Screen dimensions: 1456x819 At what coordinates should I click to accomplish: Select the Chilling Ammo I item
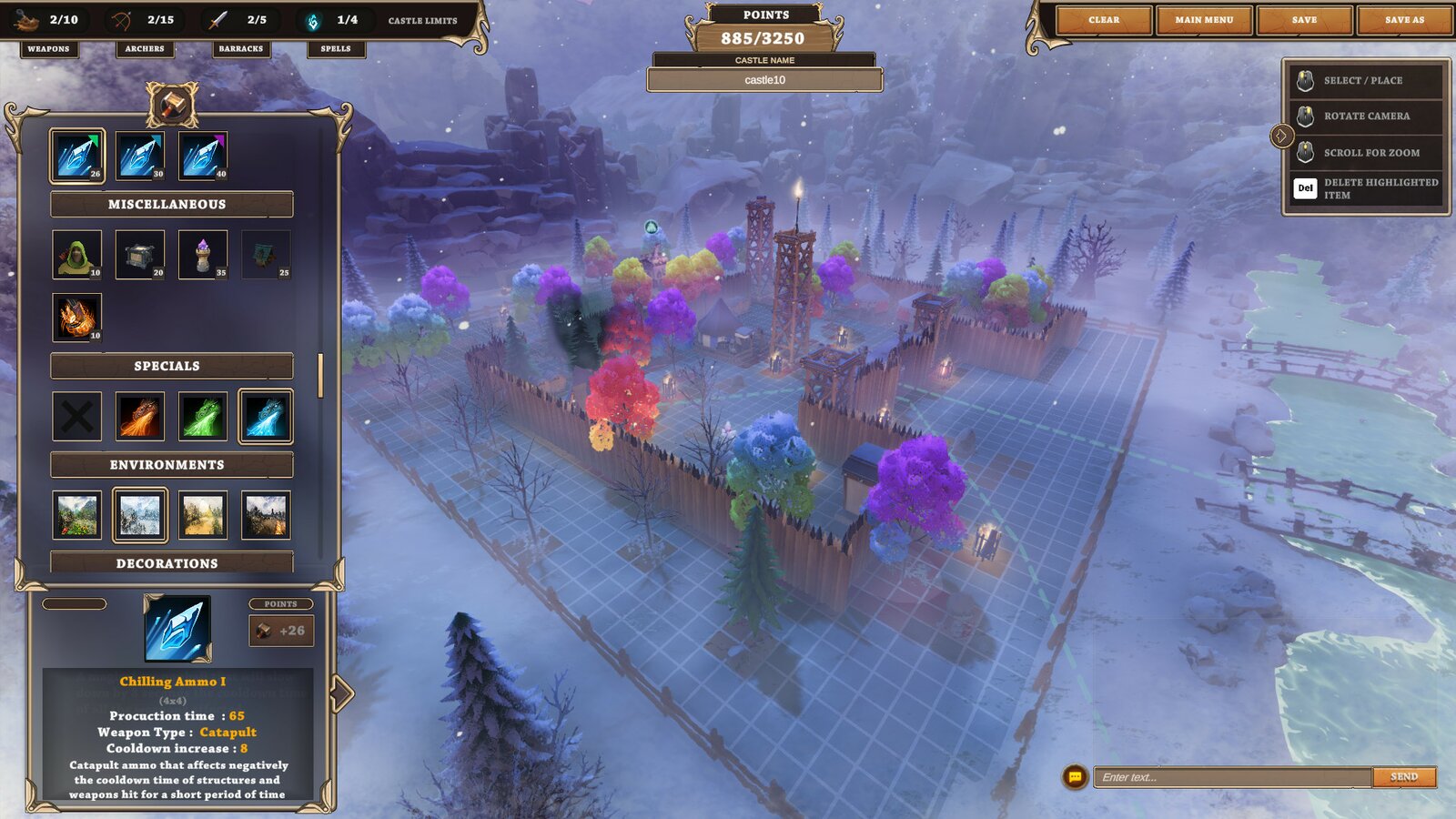[76, 155]
